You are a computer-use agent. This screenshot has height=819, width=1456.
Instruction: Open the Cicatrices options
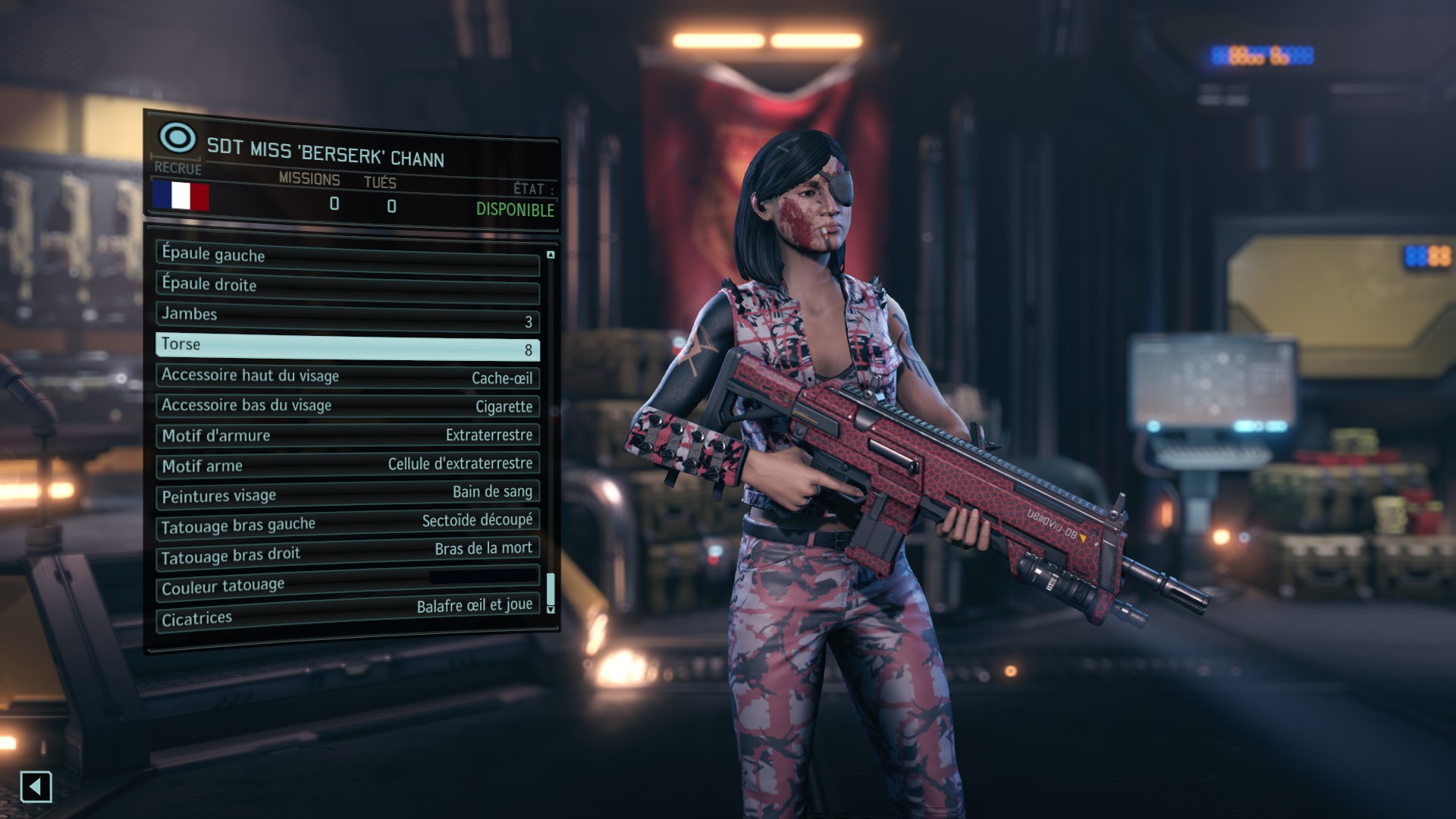pos(347,613)
